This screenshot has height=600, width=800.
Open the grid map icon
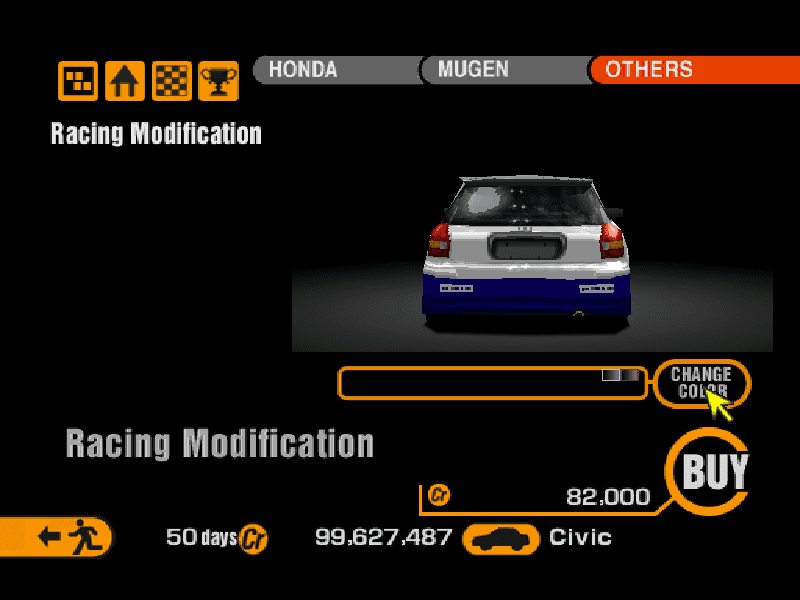point(78,81)
